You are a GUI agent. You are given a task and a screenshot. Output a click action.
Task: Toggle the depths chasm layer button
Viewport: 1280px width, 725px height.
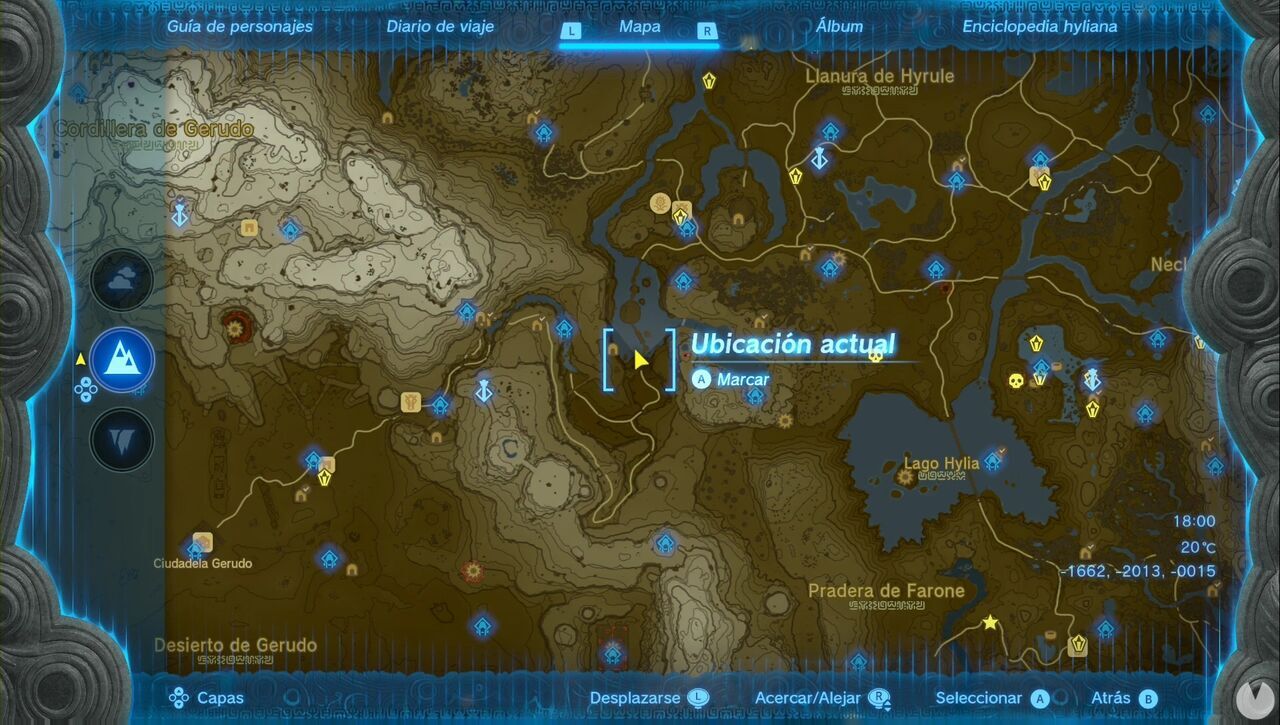point(120,438)
